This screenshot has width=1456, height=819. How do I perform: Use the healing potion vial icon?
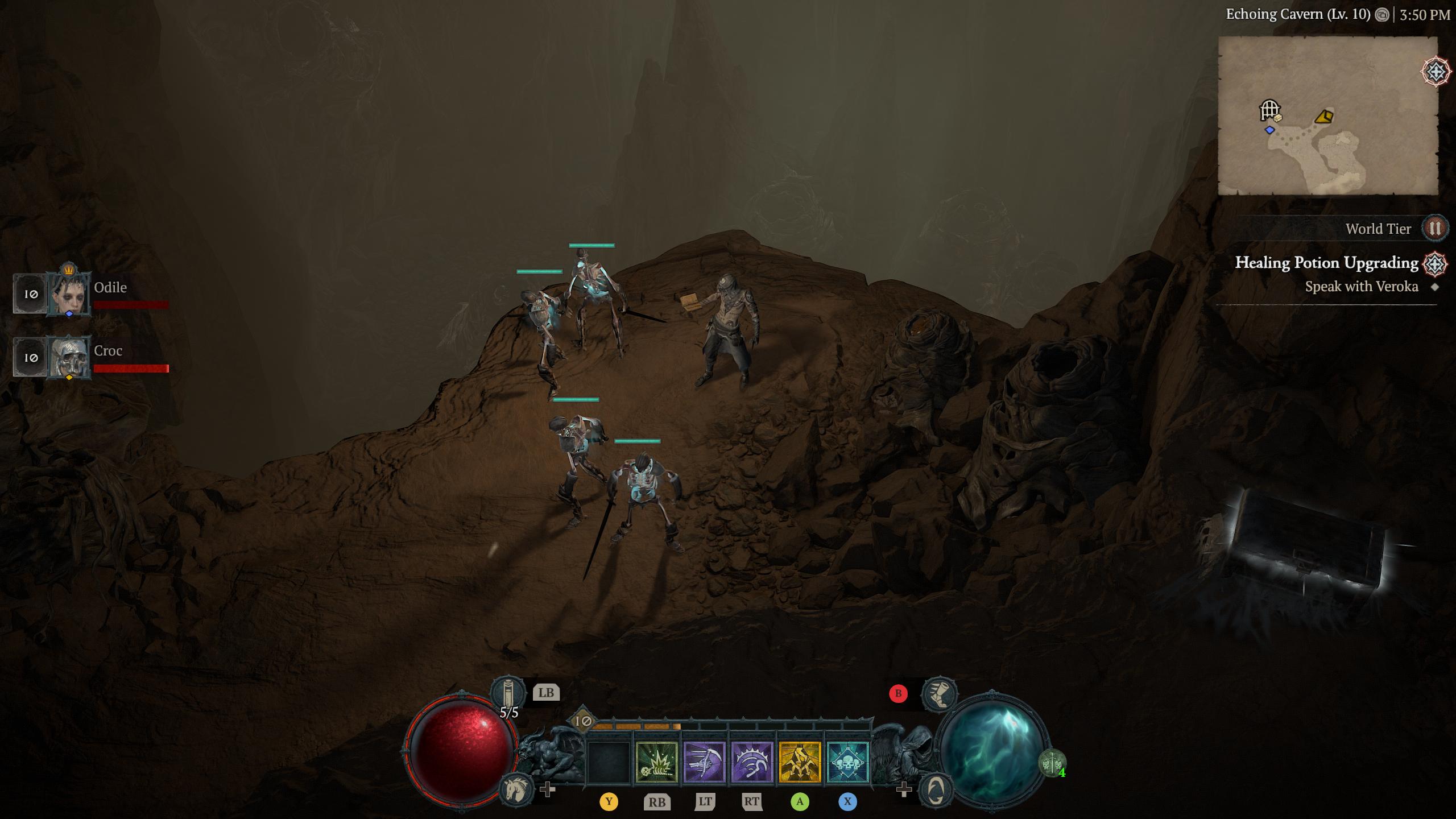tap(508, 692)
